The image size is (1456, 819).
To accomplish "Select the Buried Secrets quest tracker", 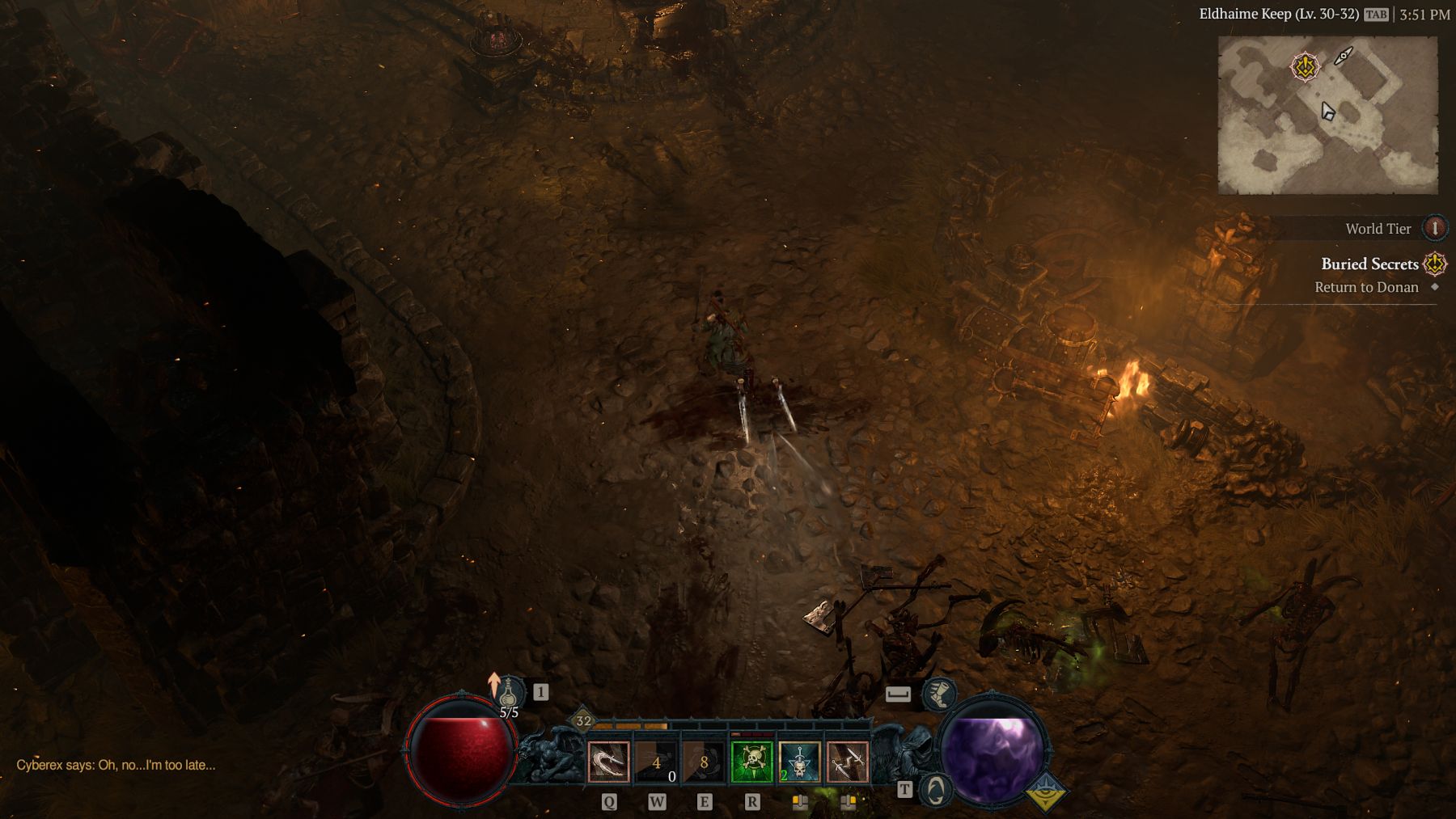I will pos(1369,264).
